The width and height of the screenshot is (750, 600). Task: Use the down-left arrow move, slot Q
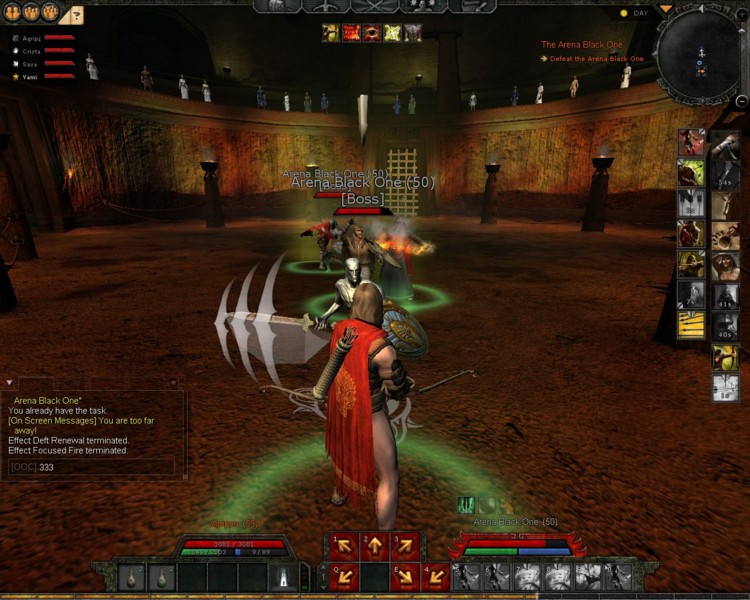(x=345, y=576)
